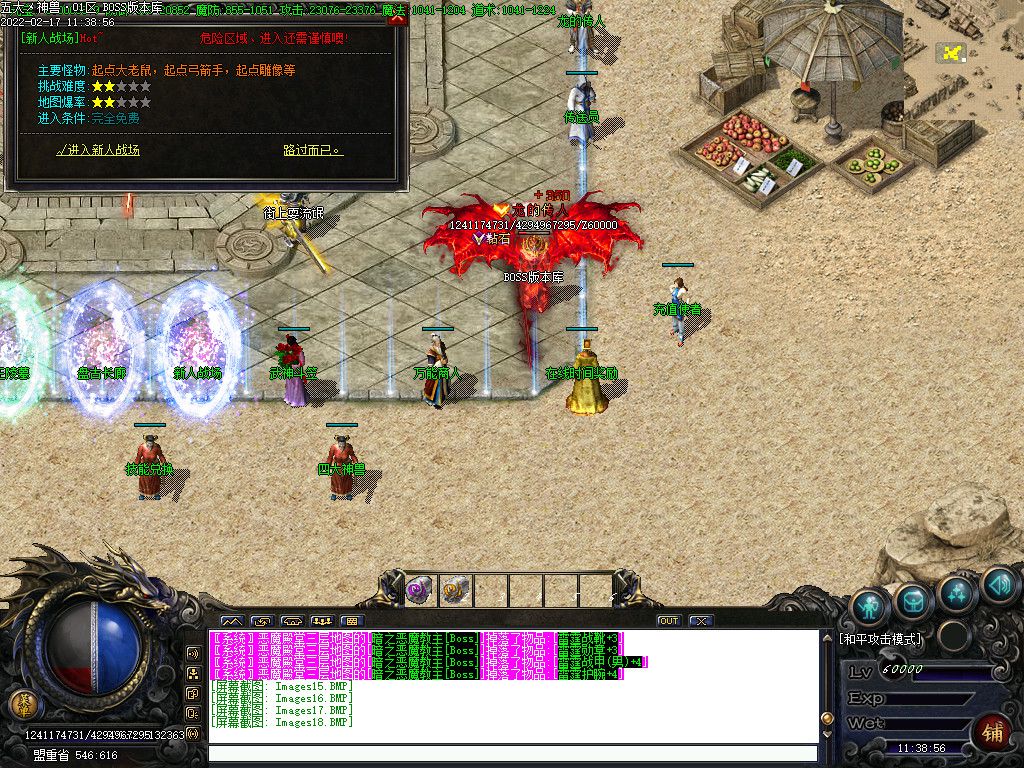This screenshot has height=768, width=1024.
Task: Click the chat panel's scrollbar handle
Action: click(826, 718)
